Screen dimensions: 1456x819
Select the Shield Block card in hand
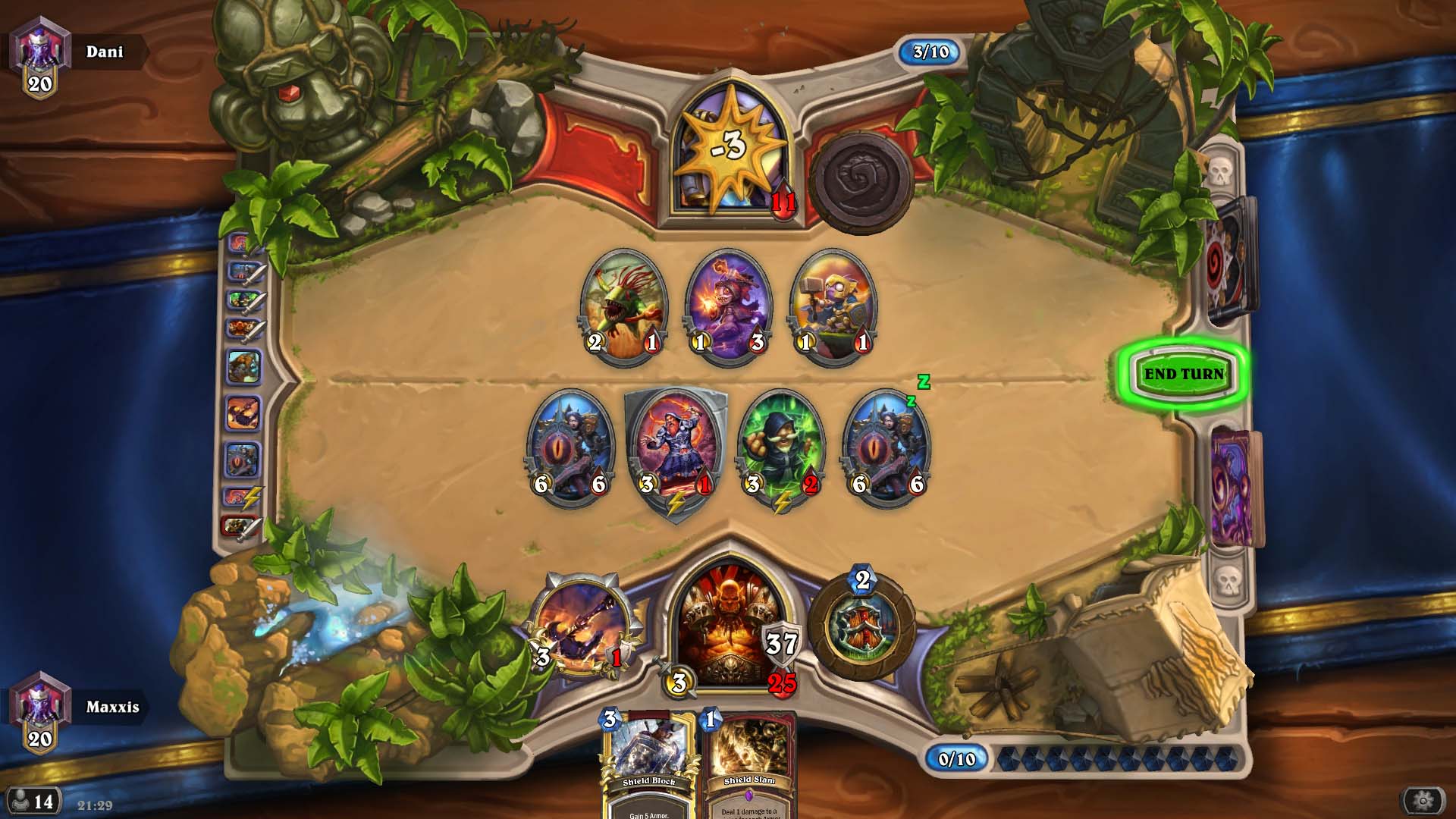[648, 766]
